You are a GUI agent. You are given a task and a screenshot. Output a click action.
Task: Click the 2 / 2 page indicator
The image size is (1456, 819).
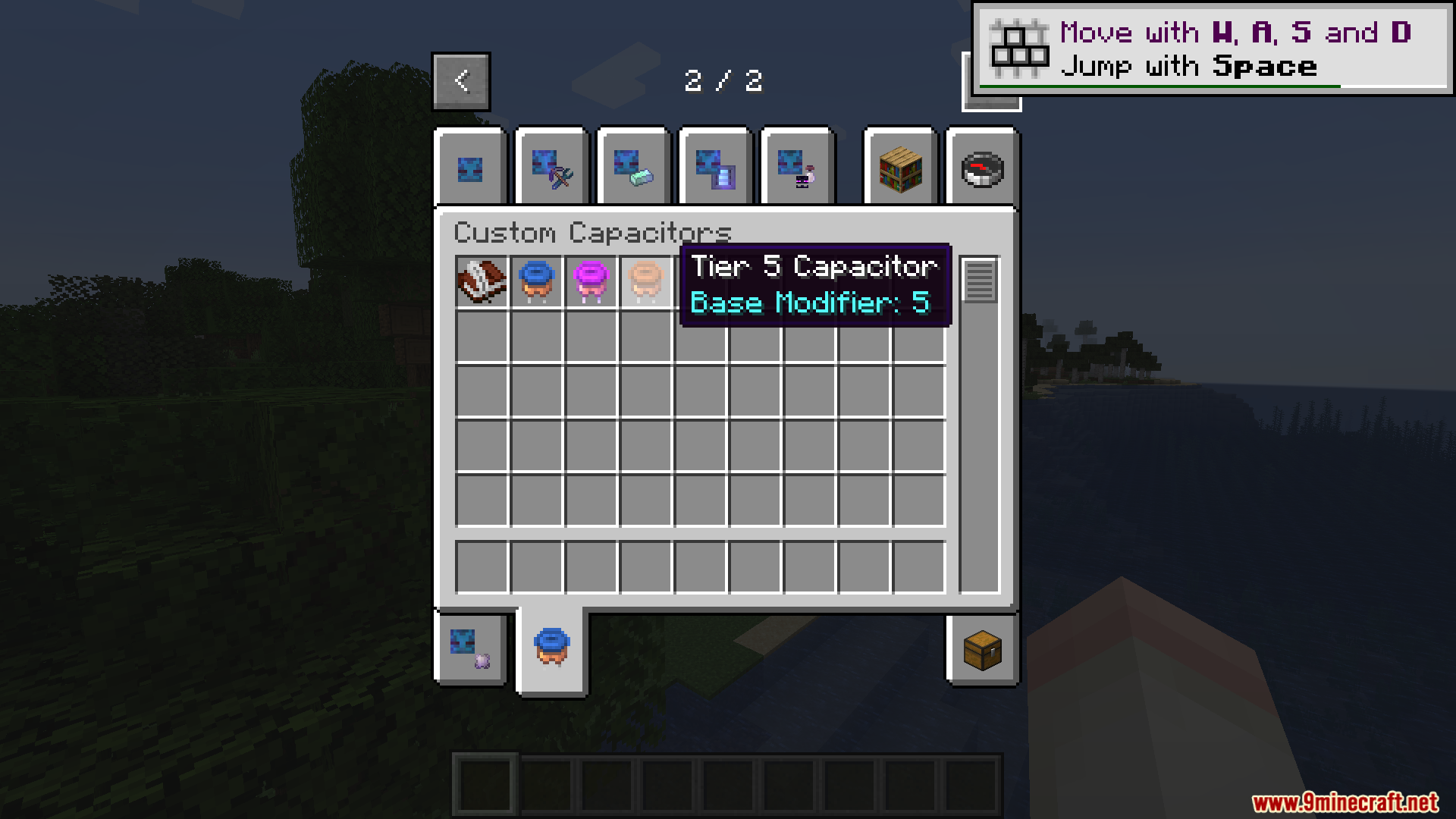click(x=725, y=81)
